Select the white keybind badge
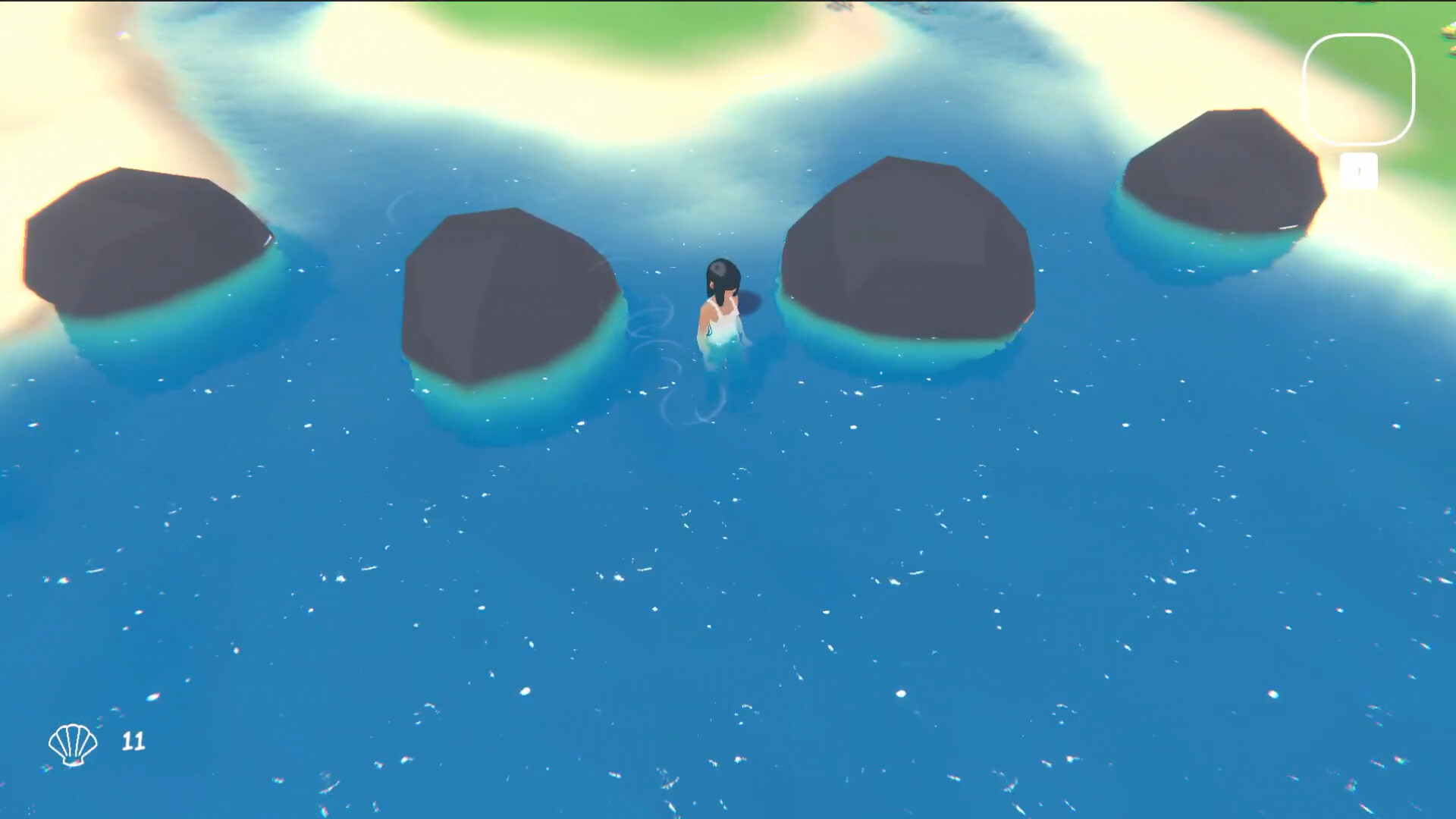1456x819 pixels. pyautogui.click(x=1358, y=170)
